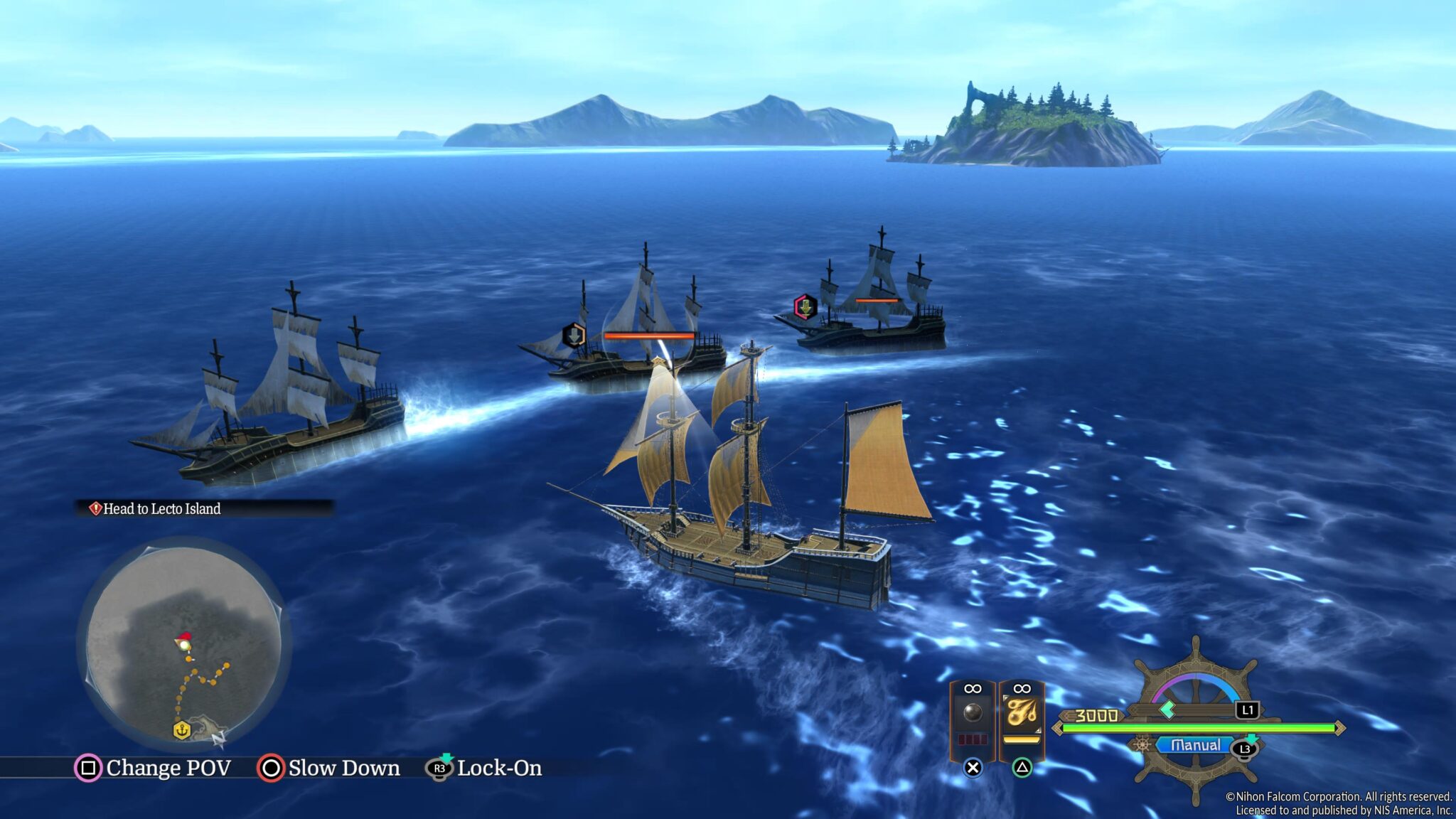Select the dark hexagon down-arrow enemy marker

(574, 335)
